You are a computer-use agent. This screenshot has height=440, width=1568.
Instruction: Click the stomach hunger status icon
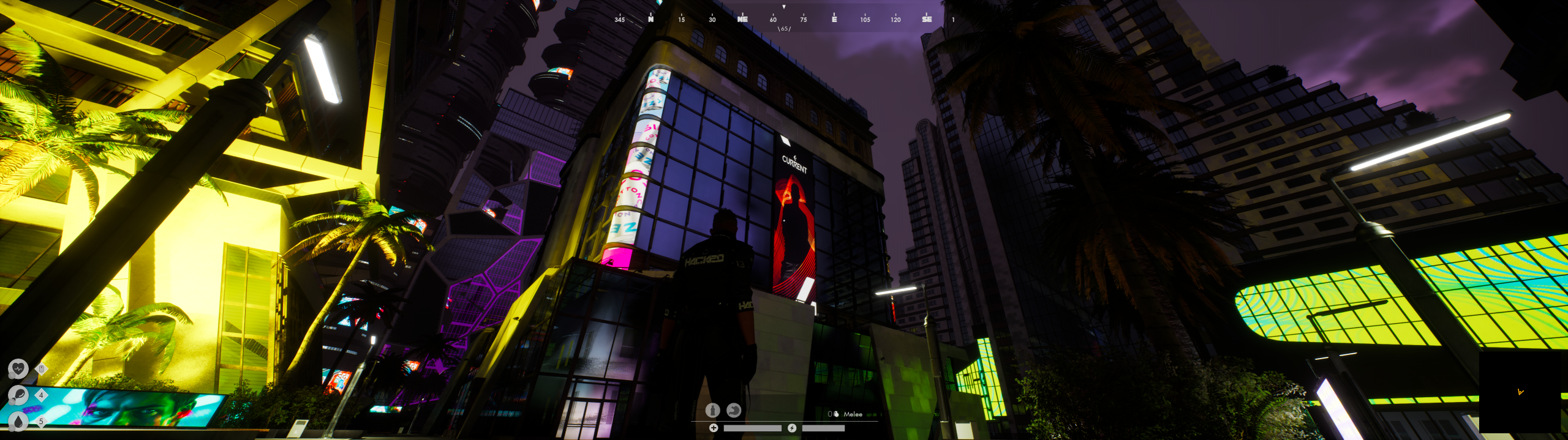[734, 410]
